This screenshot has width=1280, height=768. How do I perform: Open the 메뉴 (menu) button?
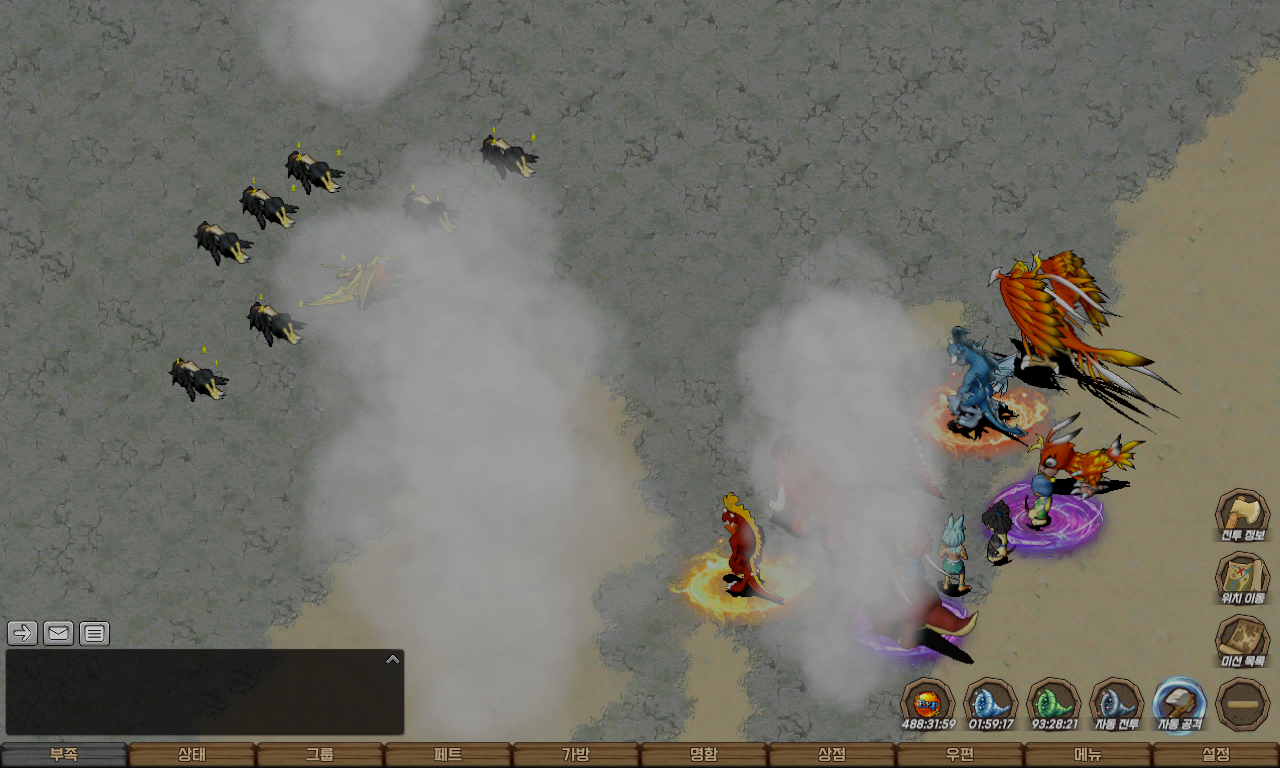[1088, 755]
